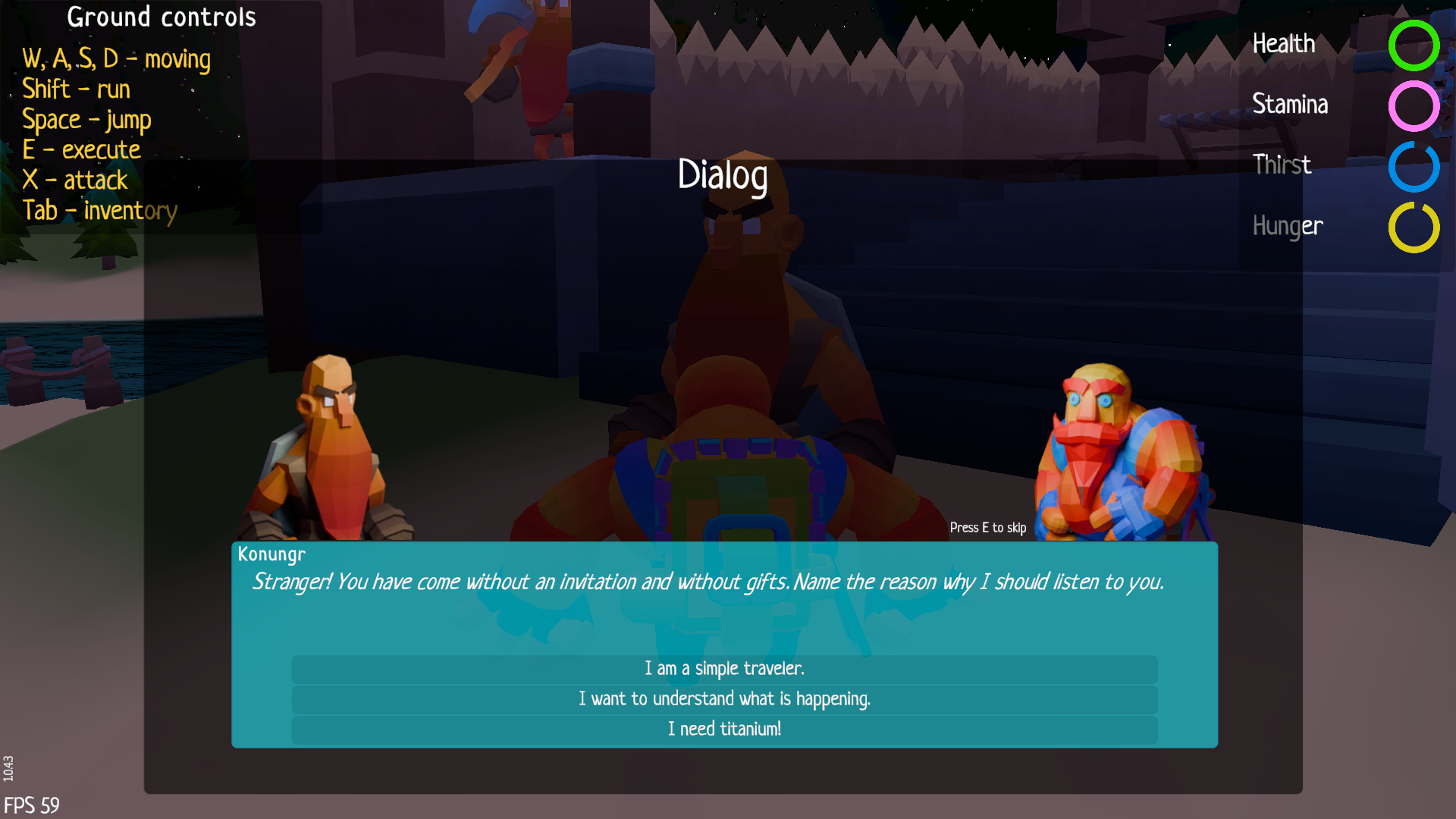Click the 'E - execute' control entry
Viewport: 1456px width, 819px height.
[81, 149]
